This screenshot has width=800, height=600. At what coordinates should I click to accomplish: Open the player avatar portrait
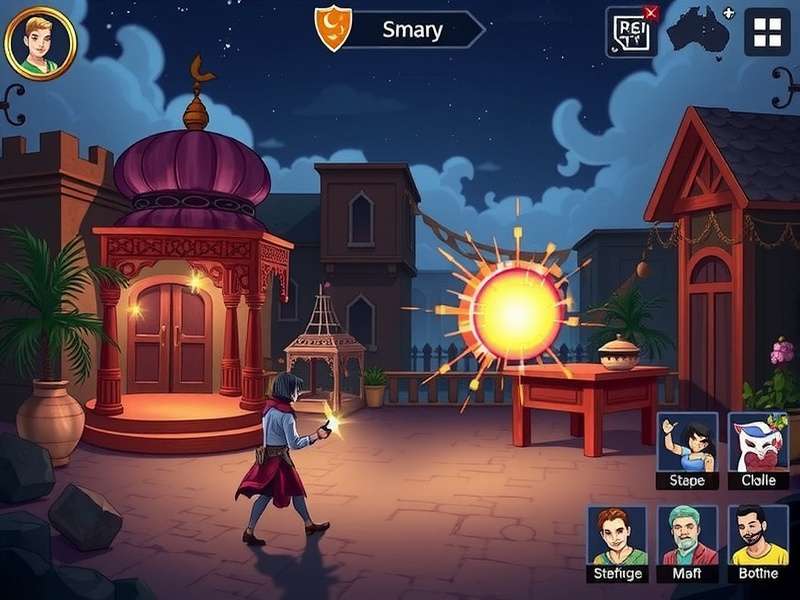pyautogui.click(x=40, y=42)
